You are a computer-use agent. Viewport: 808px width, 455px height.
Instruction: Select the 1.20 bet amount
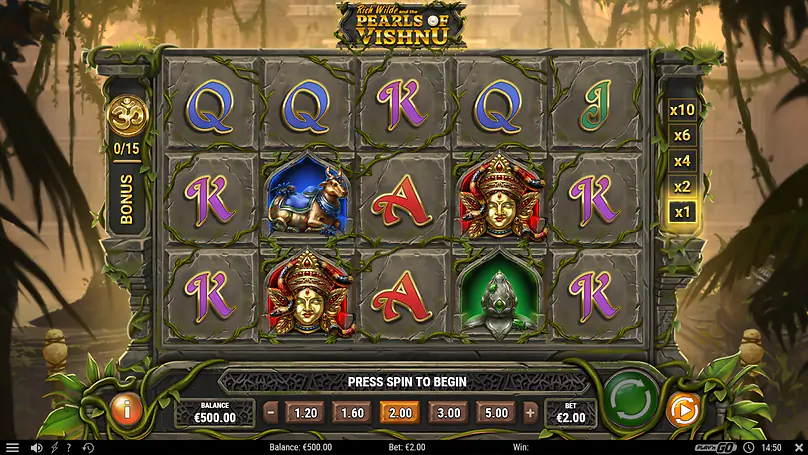click(x=305, y=412)
